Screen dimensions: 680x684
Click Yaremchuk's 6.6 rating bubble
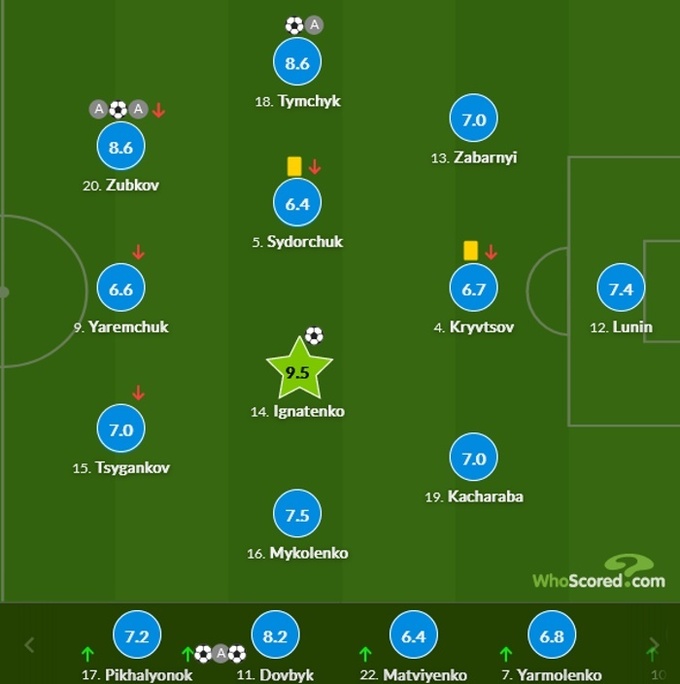tap(121, 289)
